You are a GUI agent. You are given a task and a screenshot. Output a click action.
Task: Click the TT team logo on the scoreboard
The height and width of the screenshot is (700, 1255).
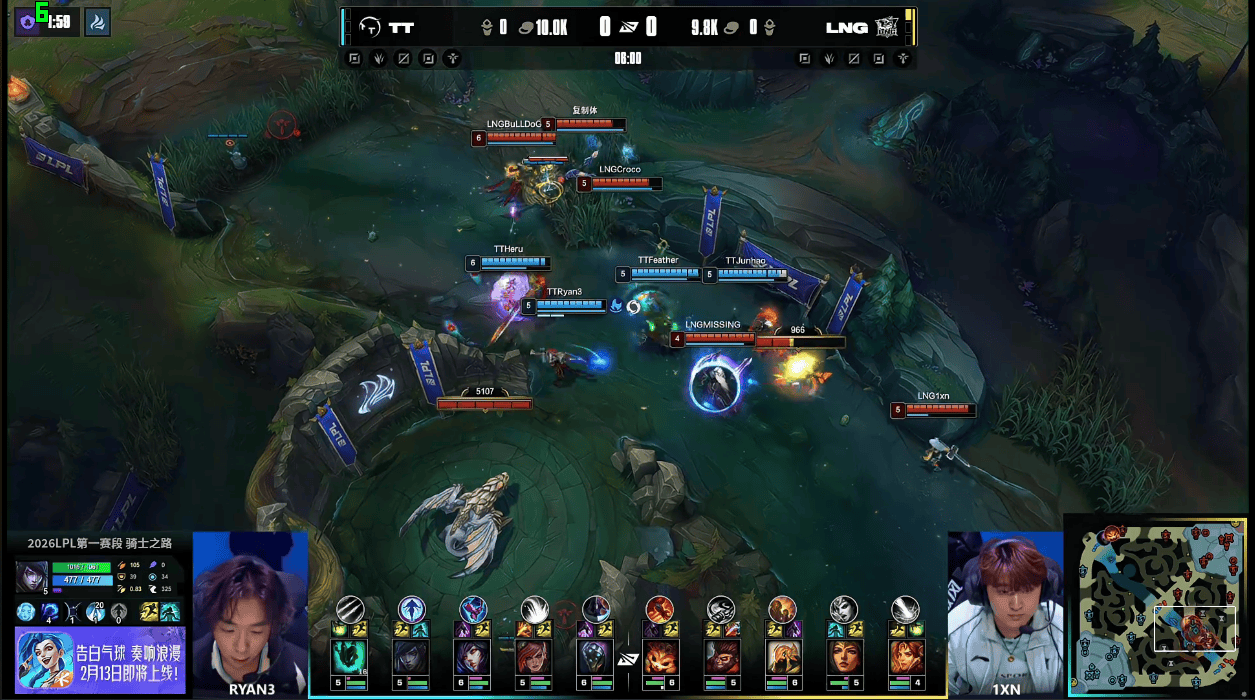[371, 27]
